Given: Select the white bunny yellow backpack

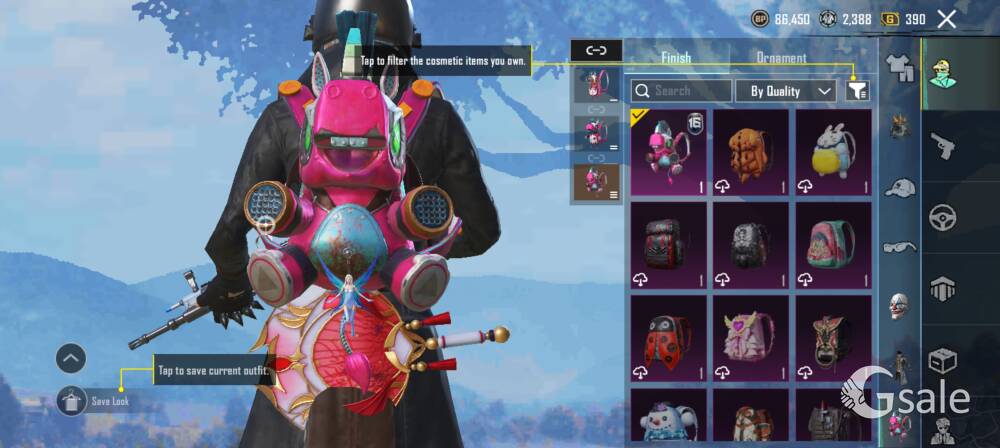Looking at the screenshot, I should (832, 151).
